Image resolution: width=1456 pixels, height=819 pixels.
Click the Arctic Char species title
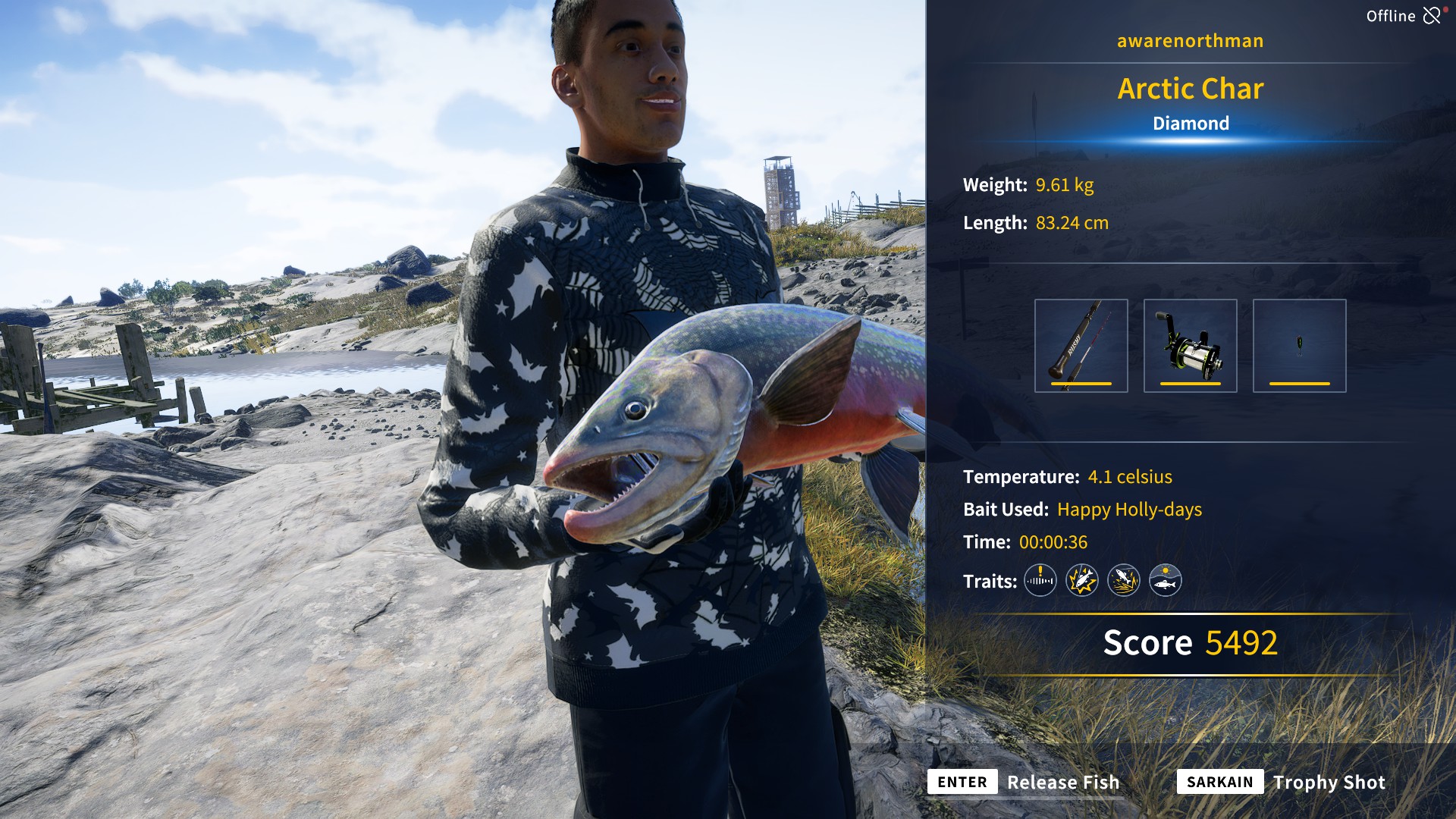pos(1191,89)
